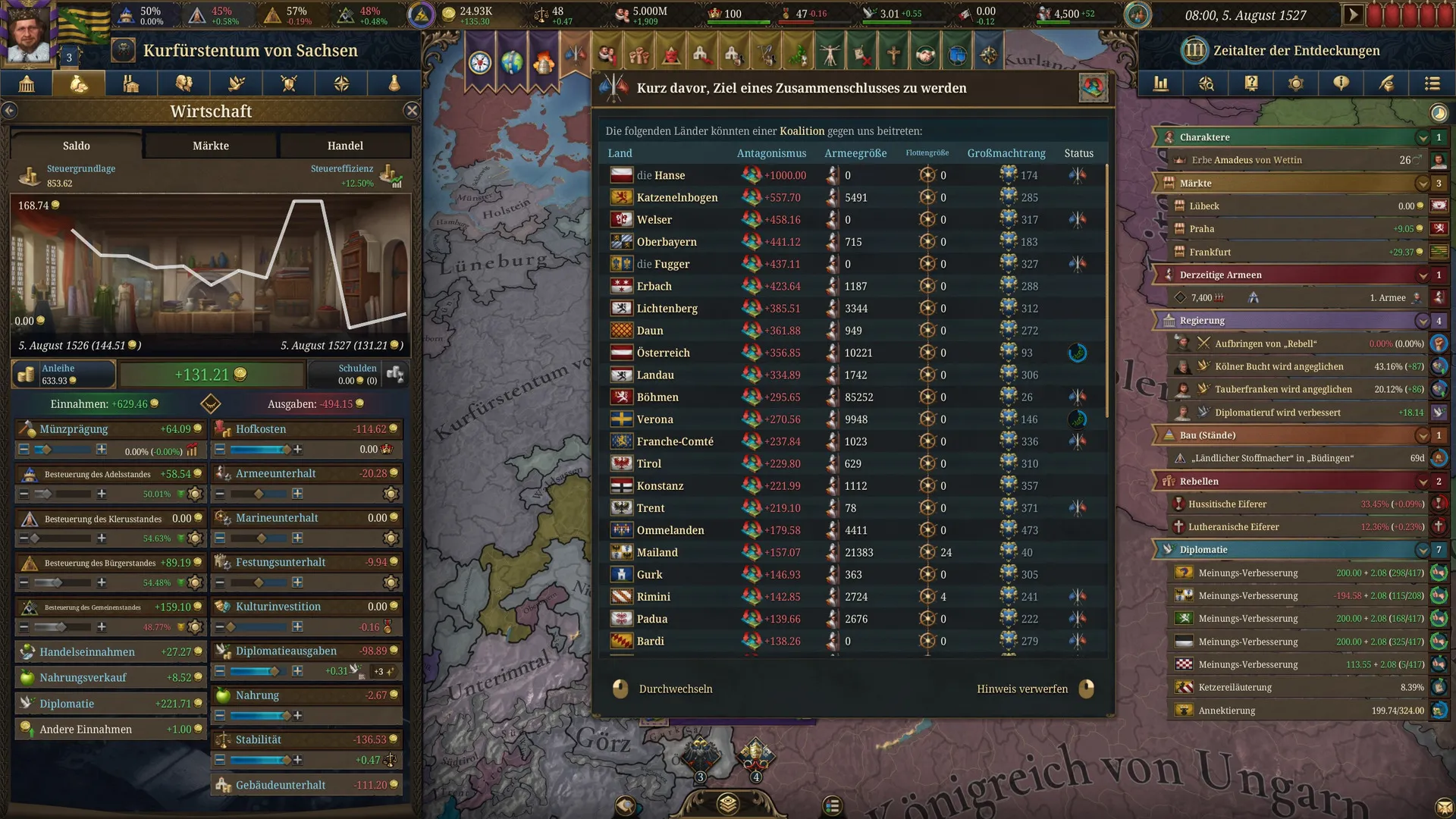Switch to the Märkte tab

pos(211,146)
